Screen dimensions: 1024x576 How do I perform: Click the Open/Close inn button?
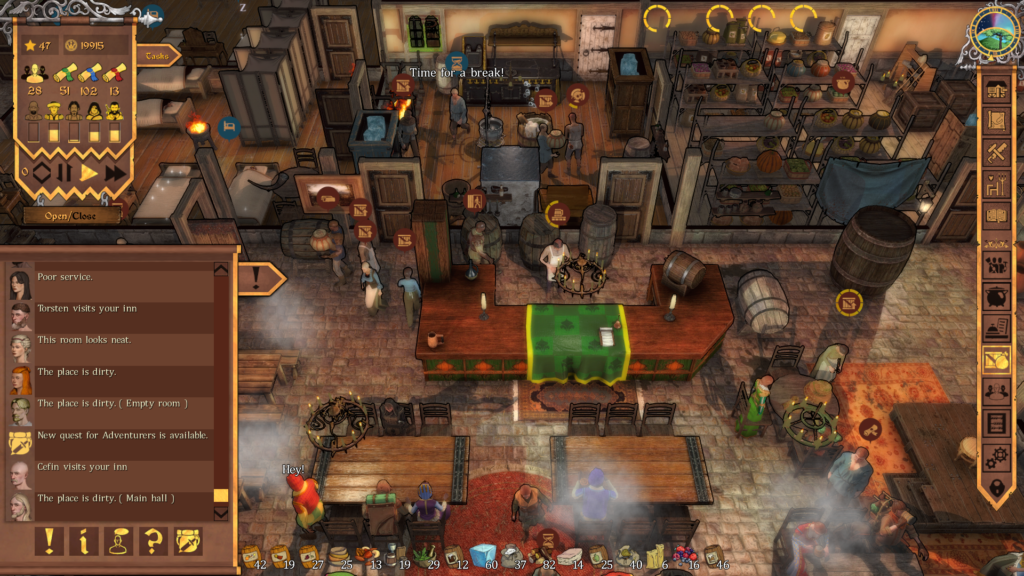72,214
